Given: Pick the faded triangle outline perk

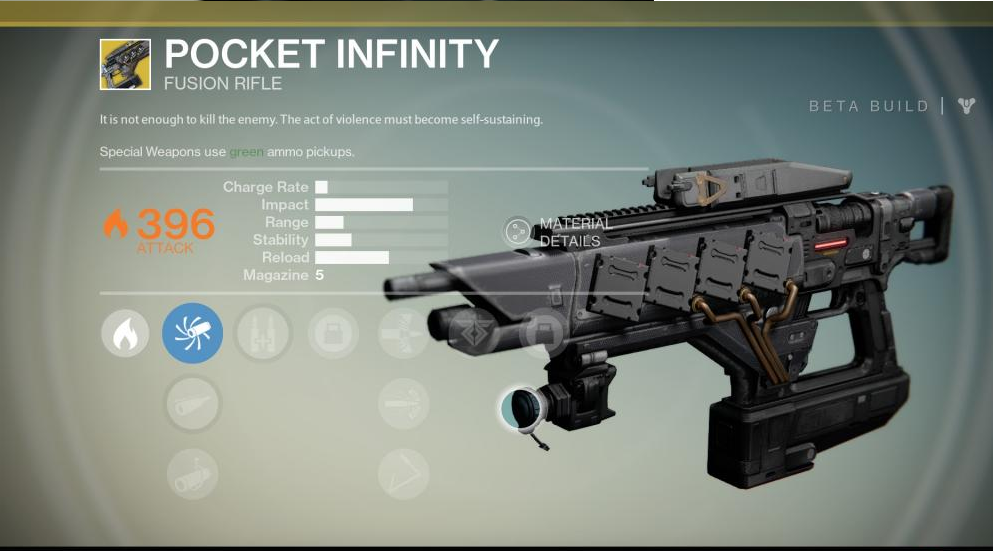Looking at the screenshot, I should 404,474.
